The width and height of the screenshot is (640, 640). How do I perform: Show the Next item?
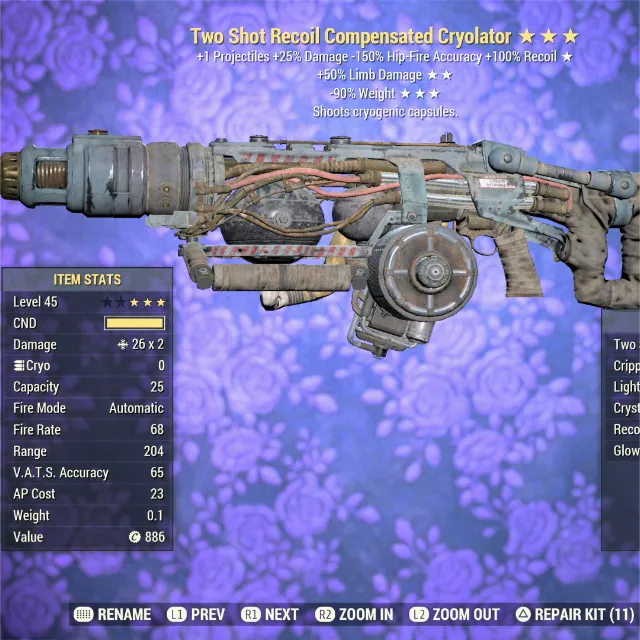point(270,615)
